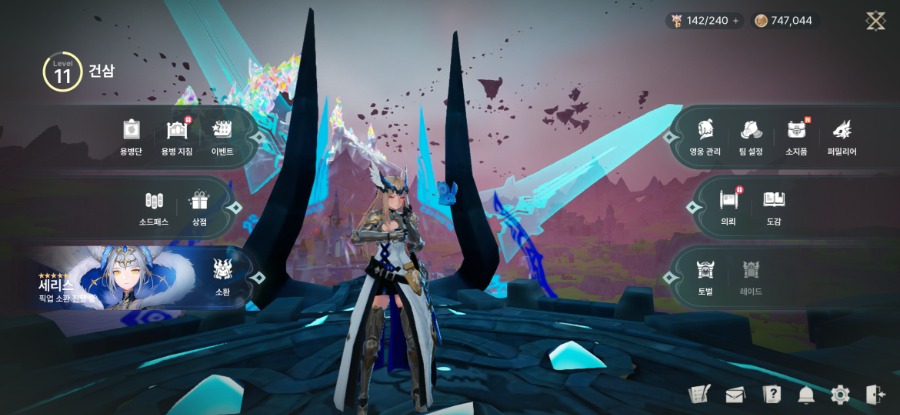This screenshot has height=415, width=900.
Task: Open the help question mark icon
Action: 771,395
